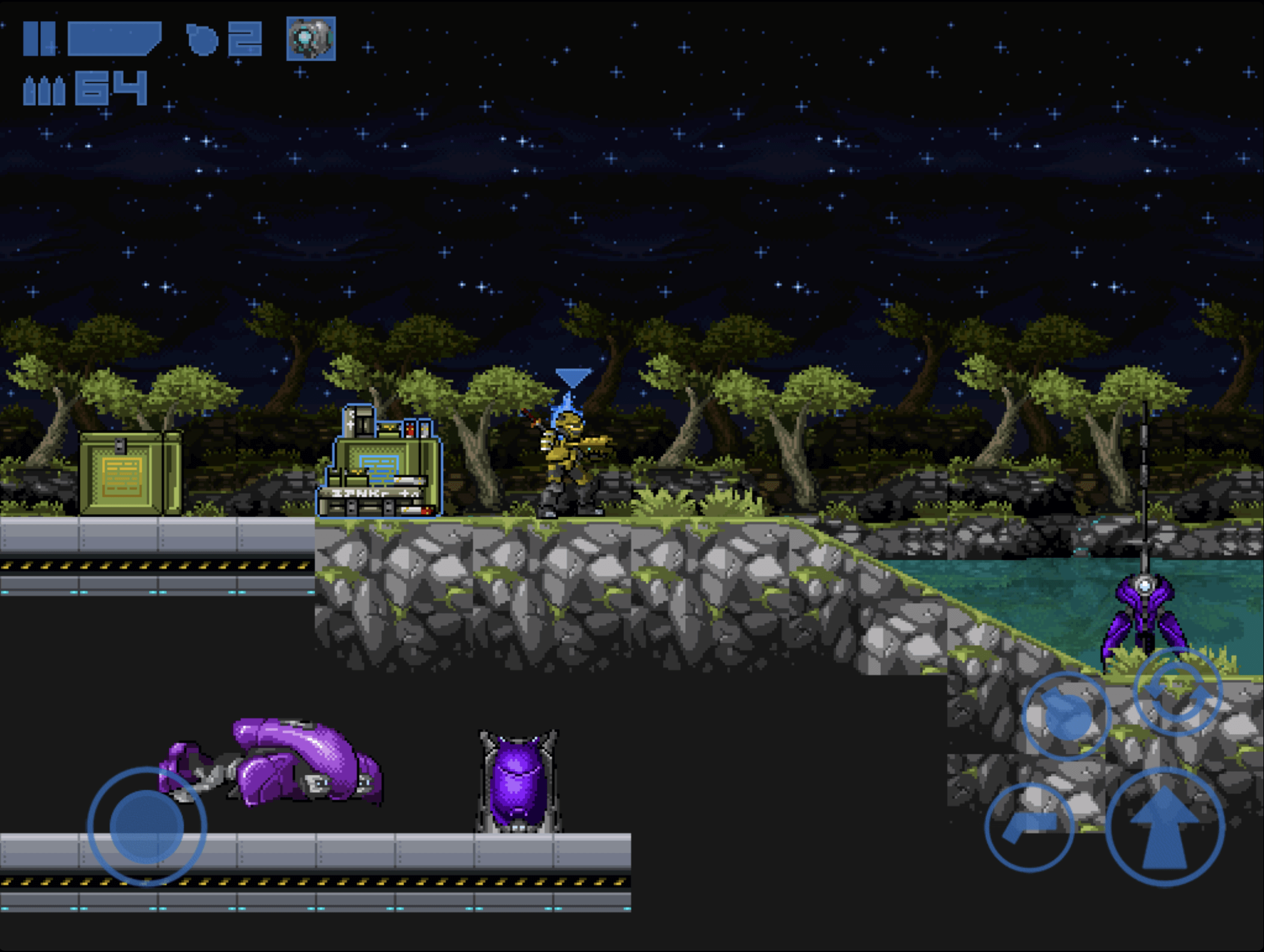Swap weapons using the circular arrows button
The height and width of the screenshot is (952, 1264).
click(x=1178, y=691)
